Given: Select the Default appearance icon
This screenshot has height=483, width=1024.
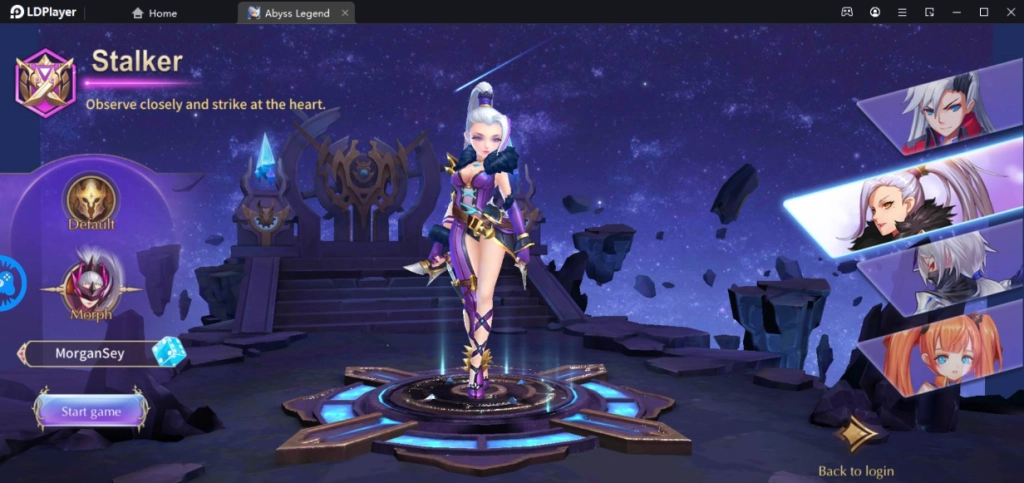Looking at the screenshot, I should pyautogui.click(x=92, y=199).
